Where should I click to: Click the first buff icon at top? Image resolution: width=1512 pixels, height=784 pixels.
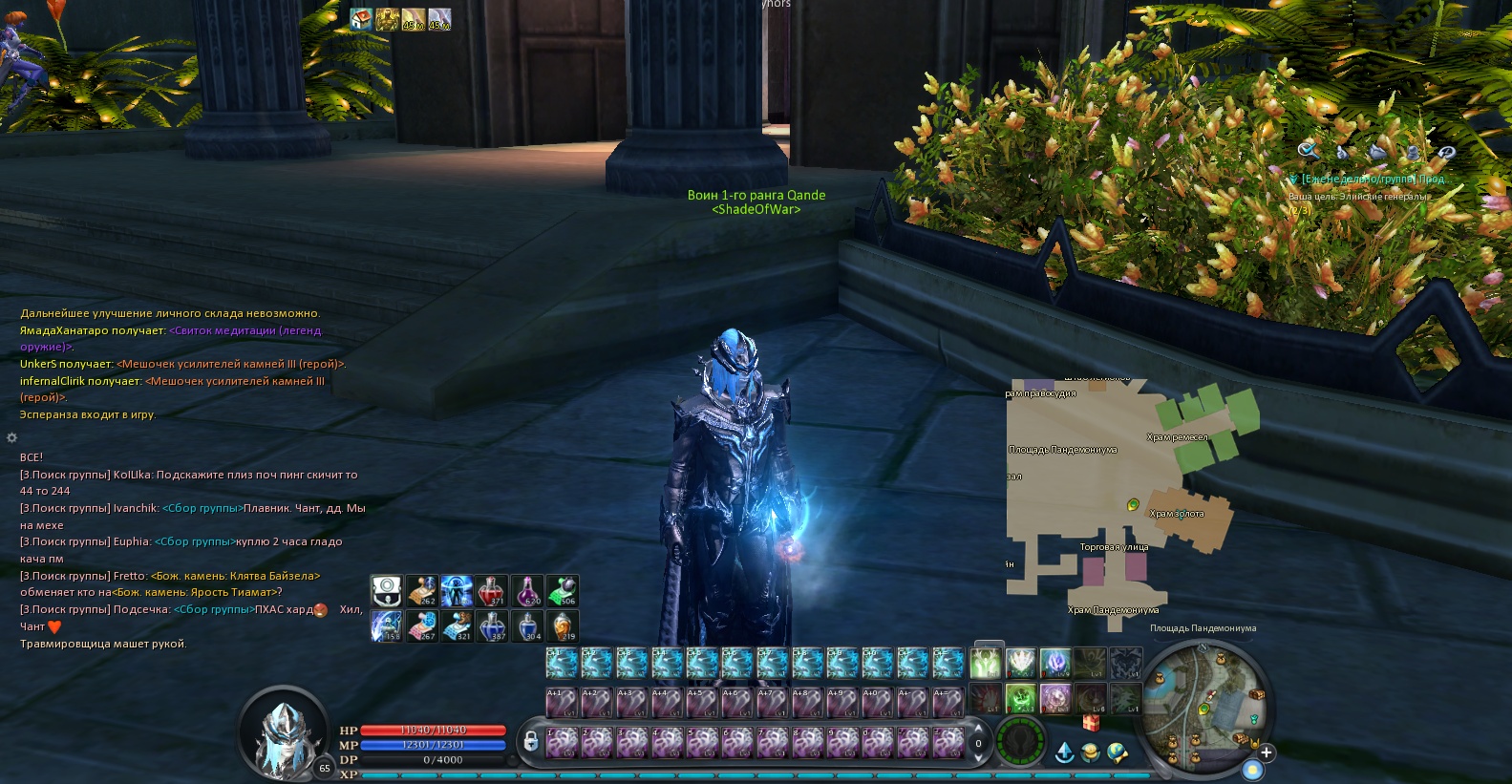(x=361, y=19)
